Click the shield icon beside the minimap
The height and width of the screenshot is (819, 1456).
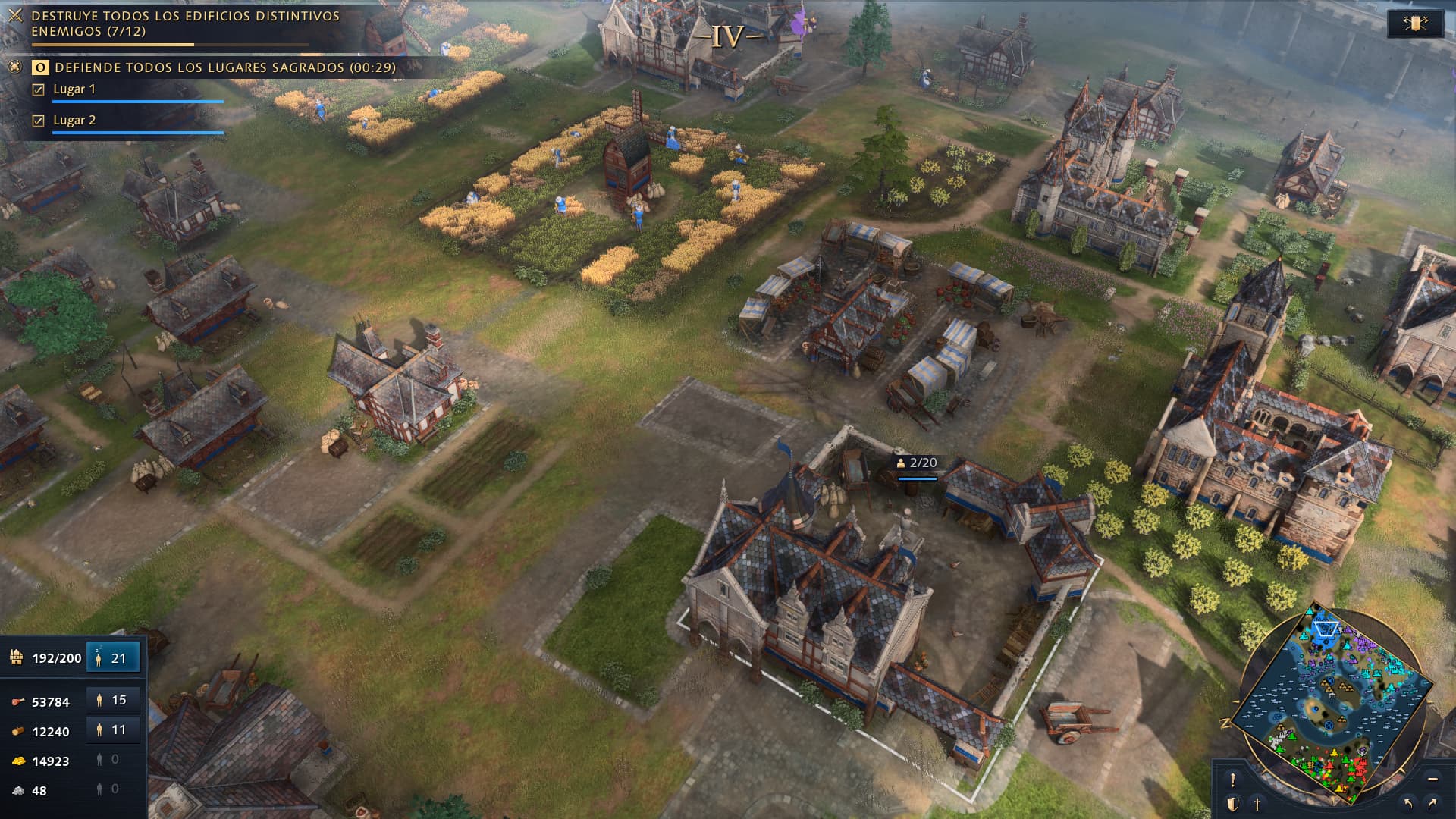click(x=1233, y=804)
